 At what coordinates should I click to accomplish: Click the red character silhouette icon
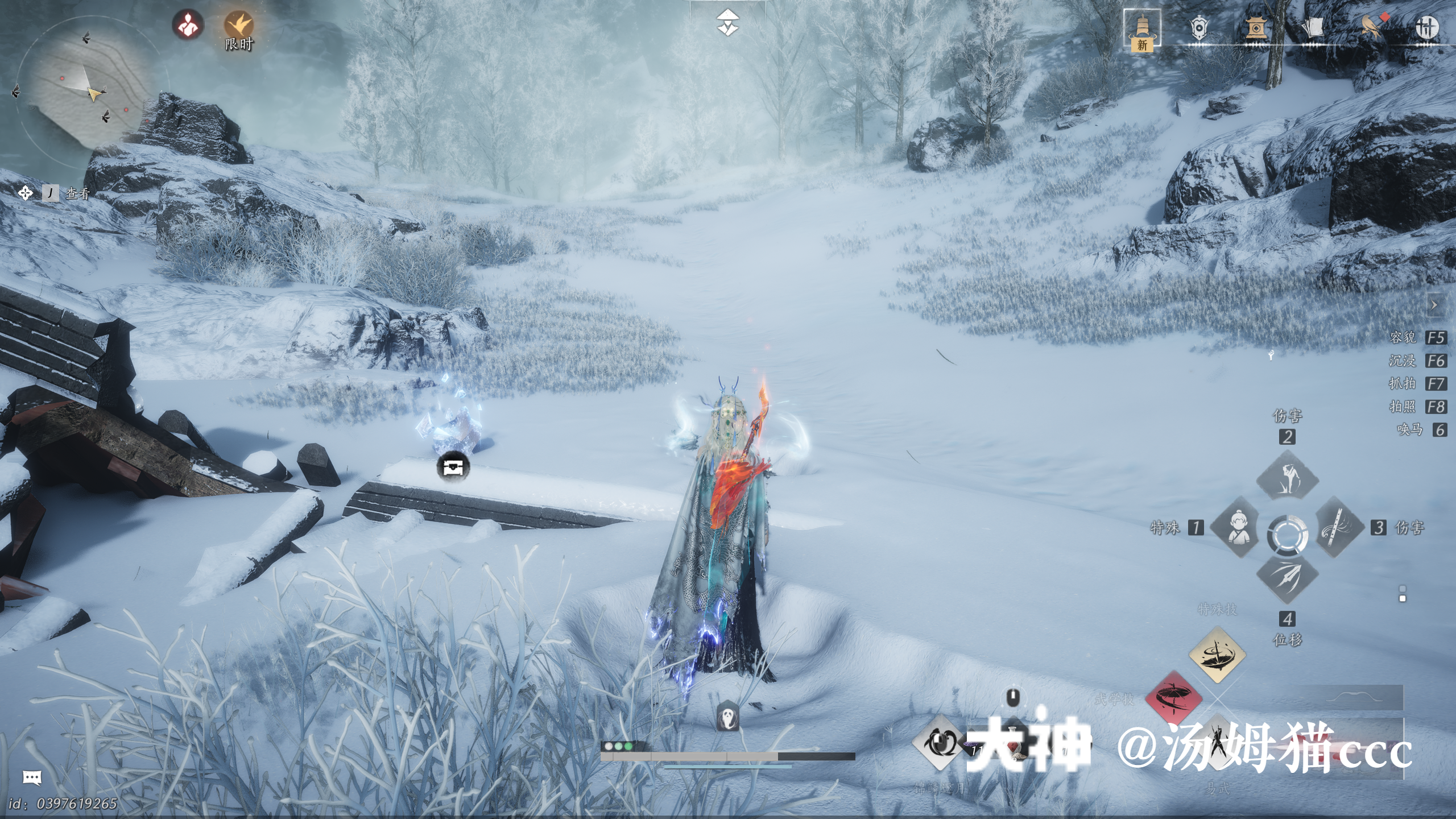point(188,24)
